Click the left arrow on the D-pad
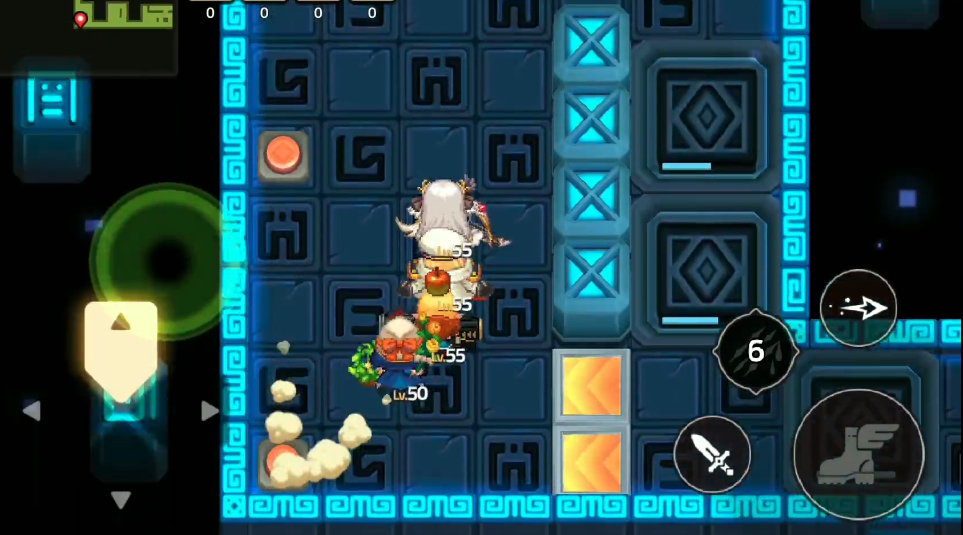963x535 pixels. coord(32,410)
